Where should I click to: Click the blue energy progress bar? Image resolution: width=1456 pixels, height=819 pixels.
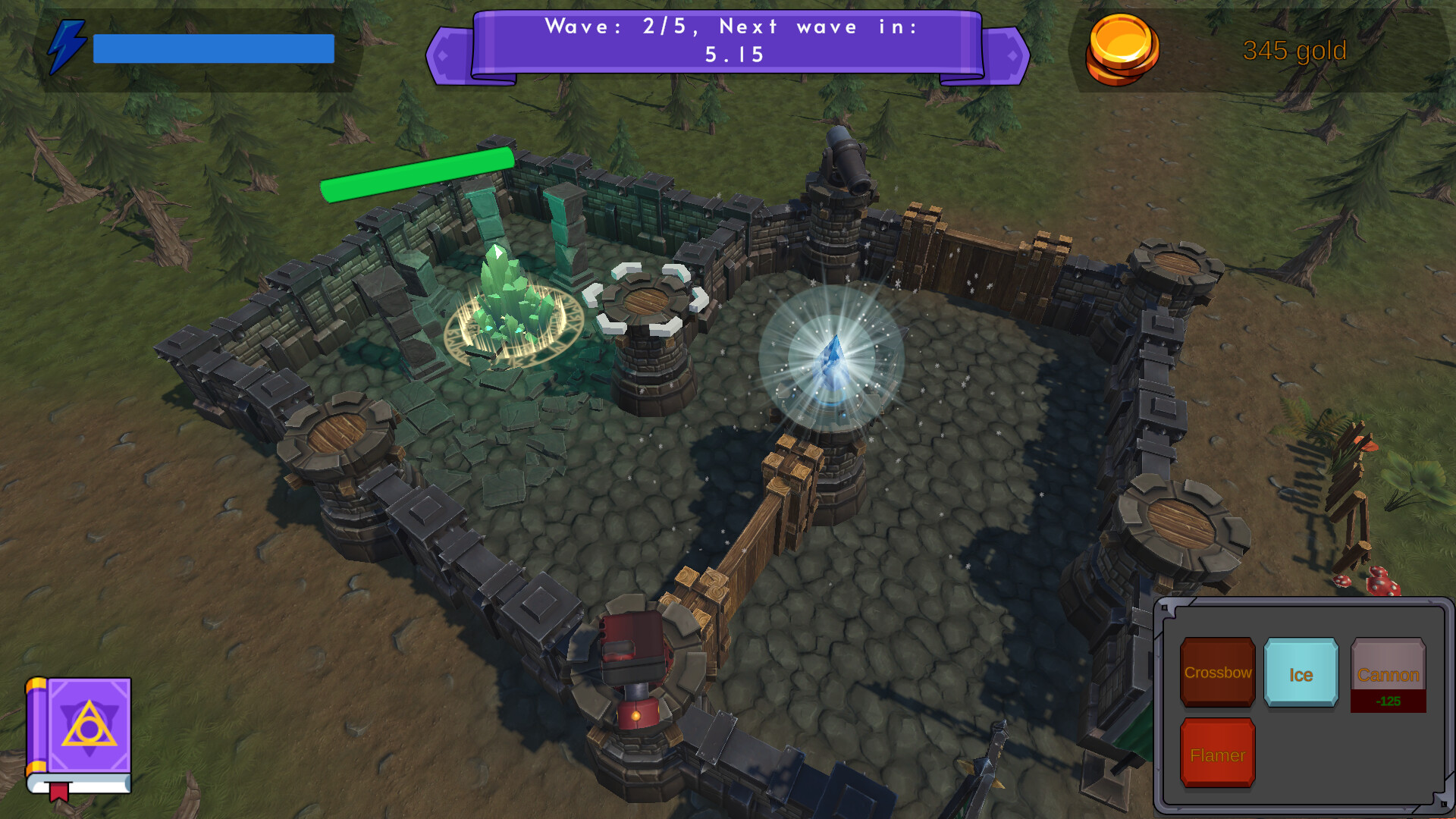[212, 48]
